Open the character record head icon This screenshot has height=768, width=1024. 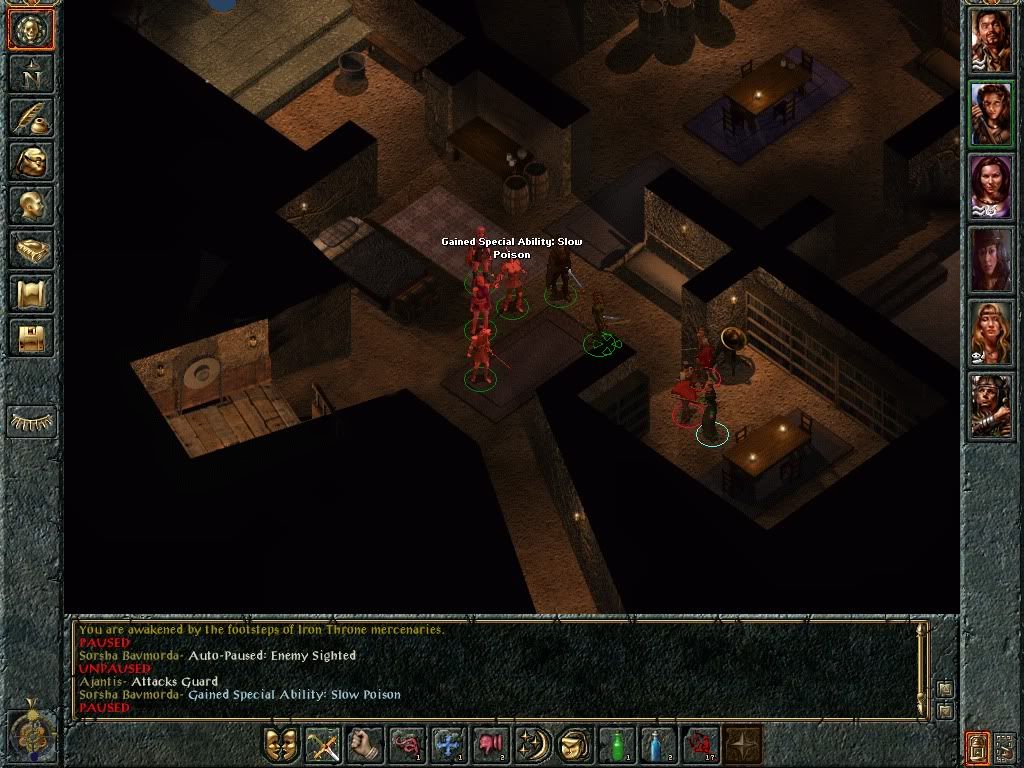(x=31, y=206)
